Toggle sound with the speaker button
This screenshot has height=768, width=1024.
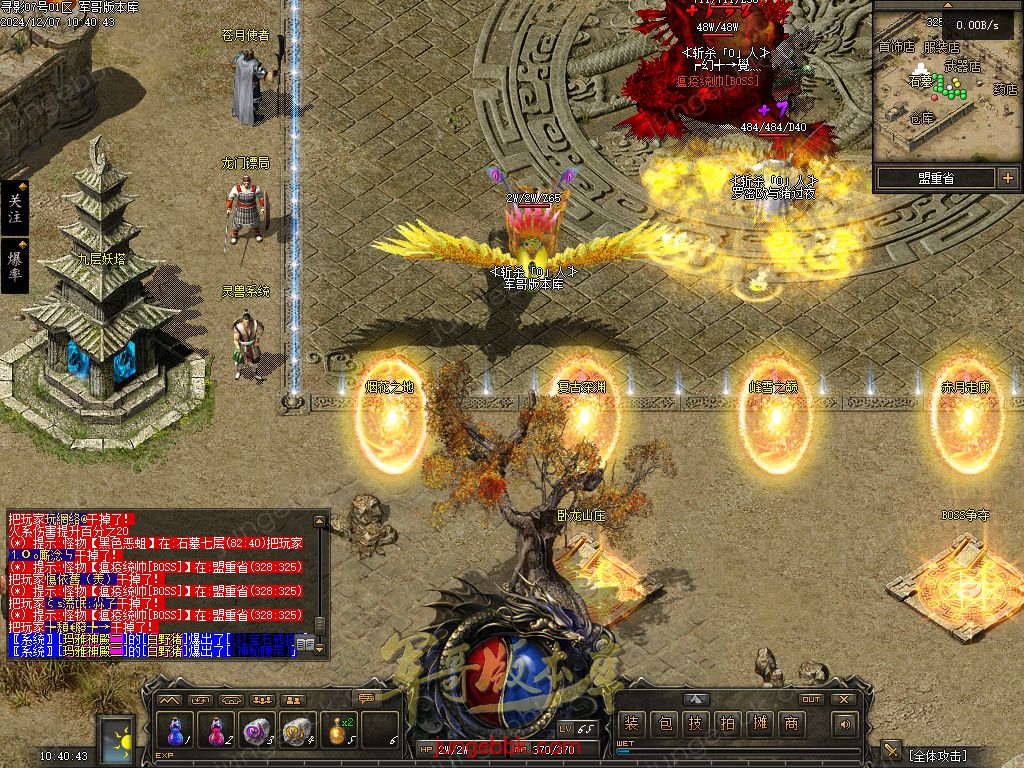(846, 723)
